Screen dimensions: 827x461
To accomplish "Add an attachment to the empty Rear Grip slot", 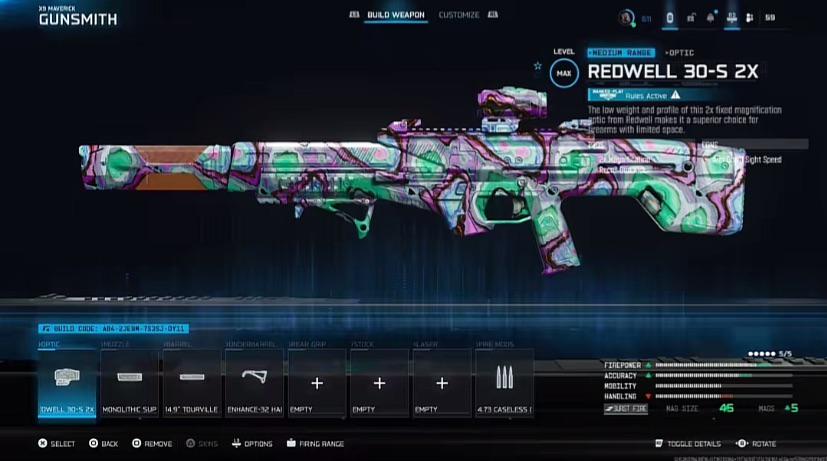I will coord(316,384).
